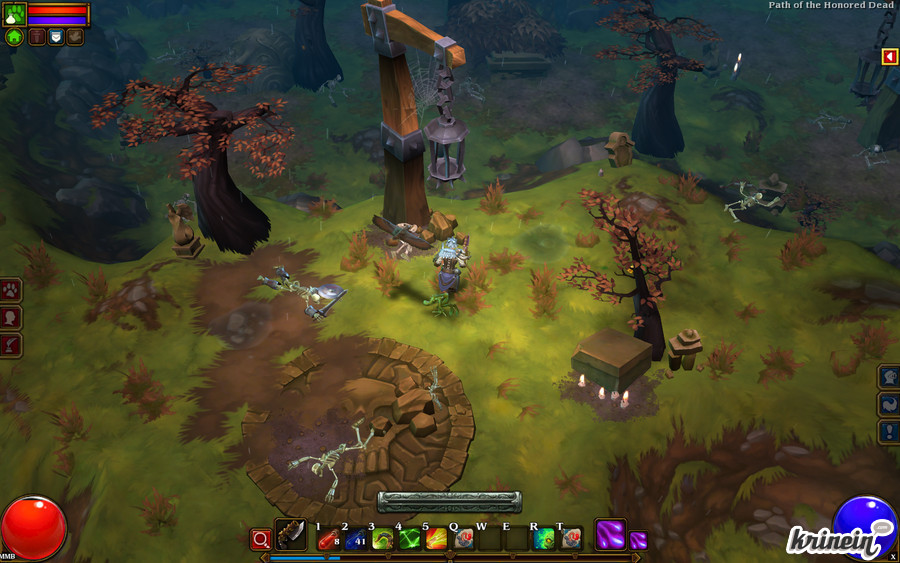The image size is (900, 563).
Task: Send pet to town with green house button
Action: tap(14, 37)
